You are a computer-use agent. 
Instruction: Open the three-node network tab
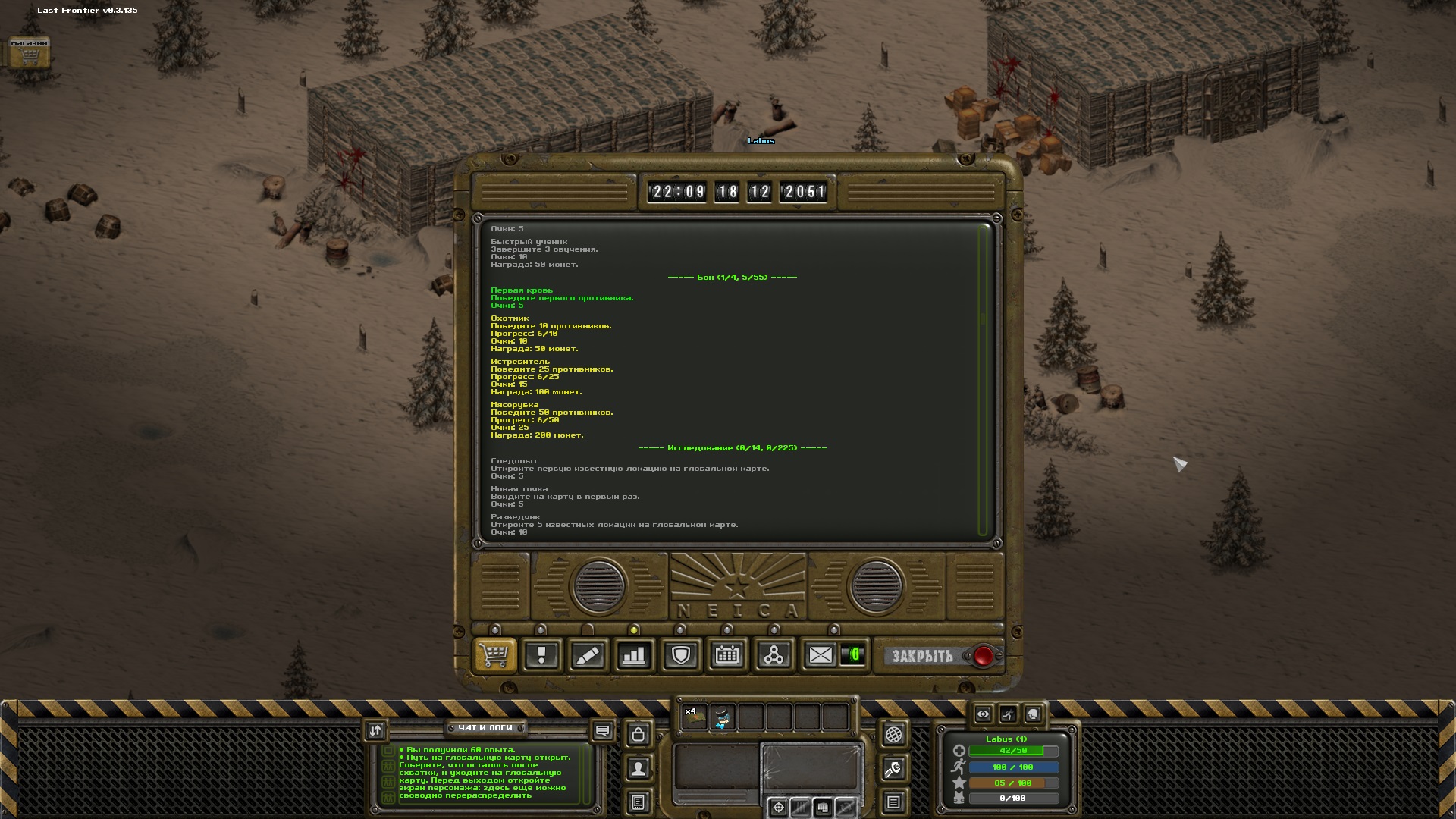click(773, 655)
